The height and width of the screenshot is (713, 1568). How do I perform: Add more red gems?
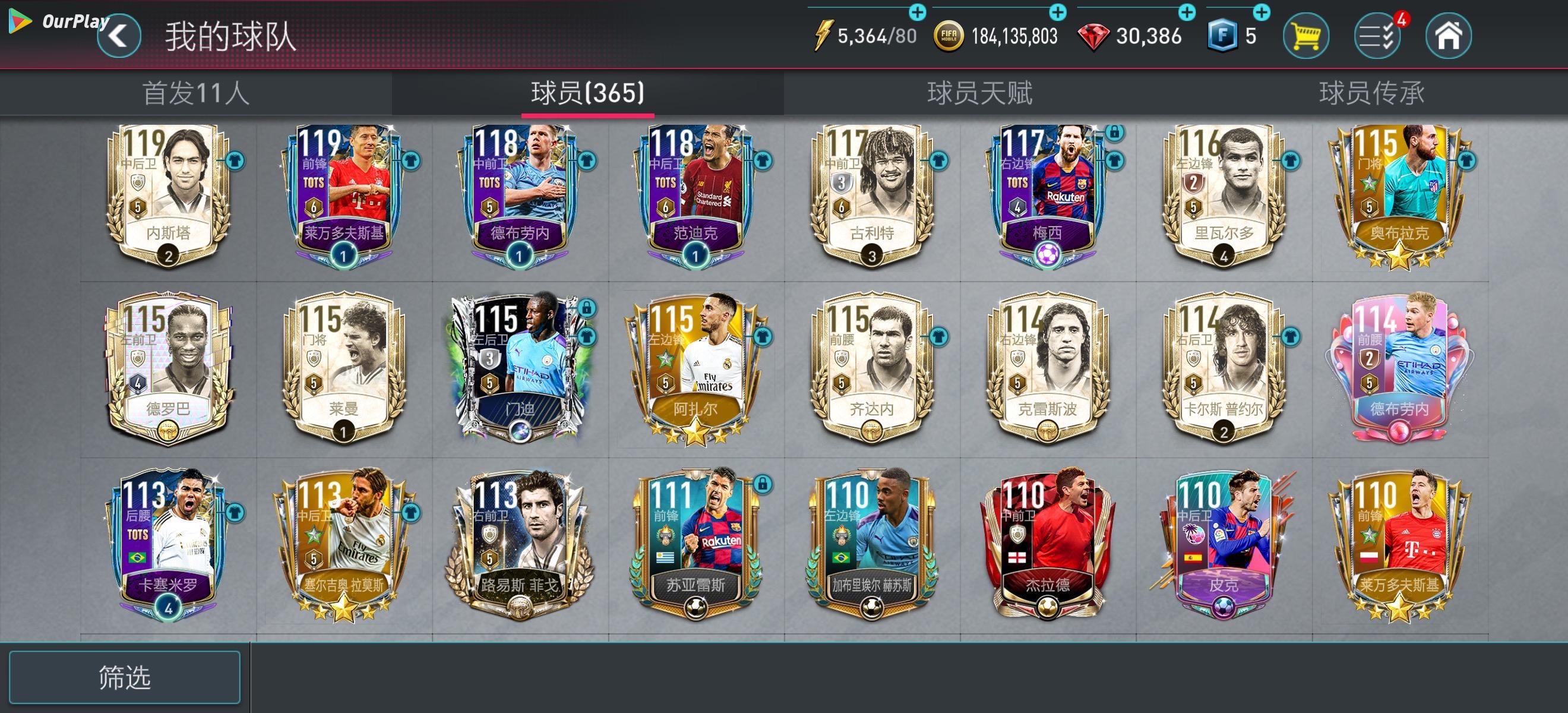1187,12
